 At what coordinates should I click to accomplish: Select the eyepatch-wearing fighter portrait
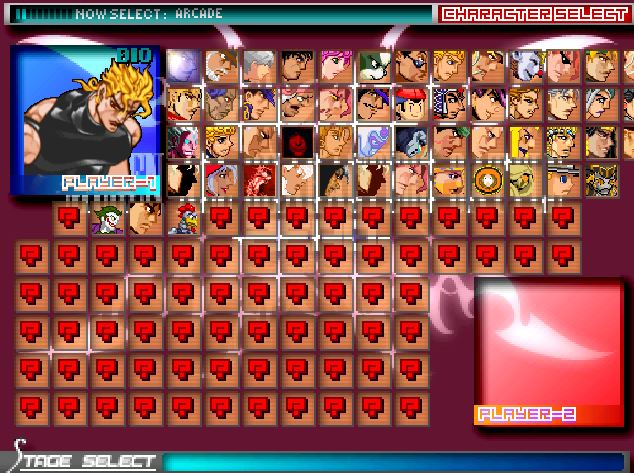click(410, 65)
